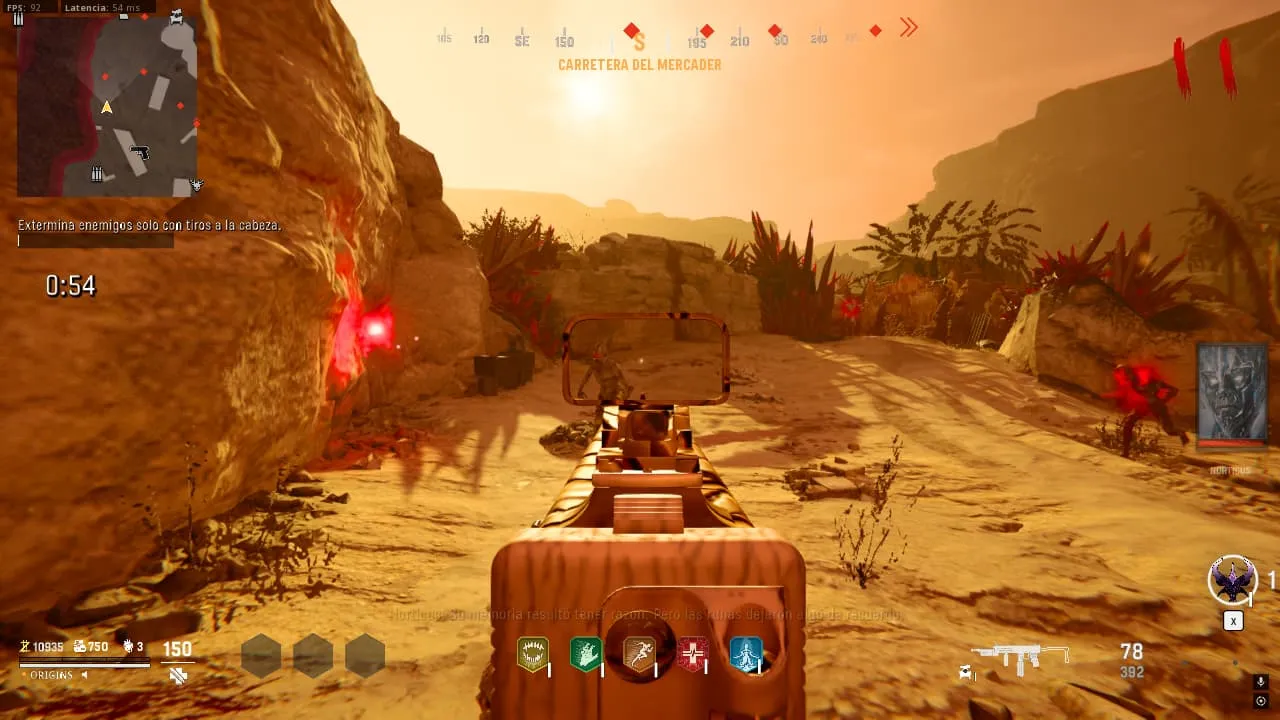Select the blue meditating figure perk icon
Screen dimensions: 1280x720
click(746, 655)
